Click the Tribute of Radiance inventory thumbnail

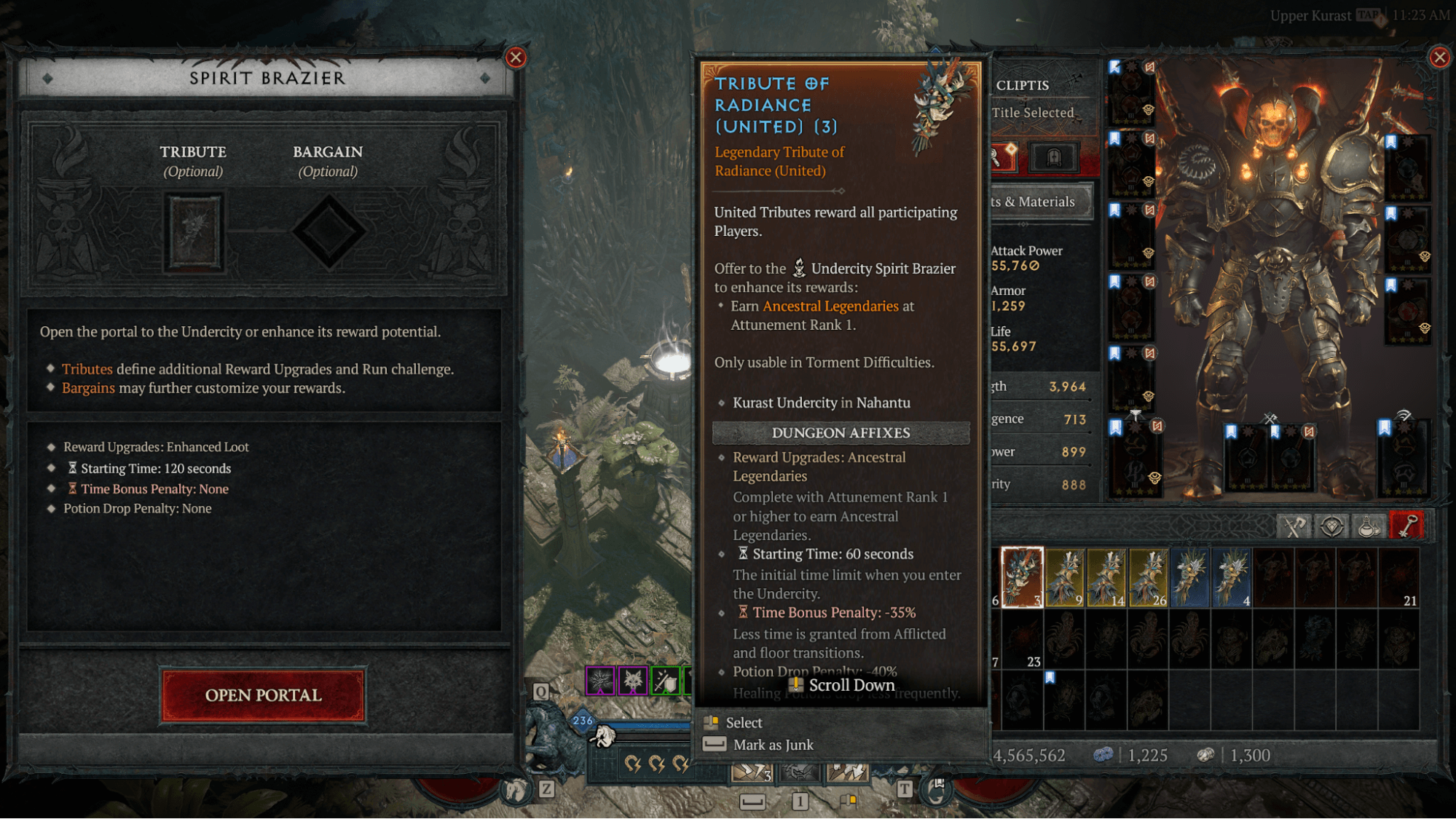1022,575
